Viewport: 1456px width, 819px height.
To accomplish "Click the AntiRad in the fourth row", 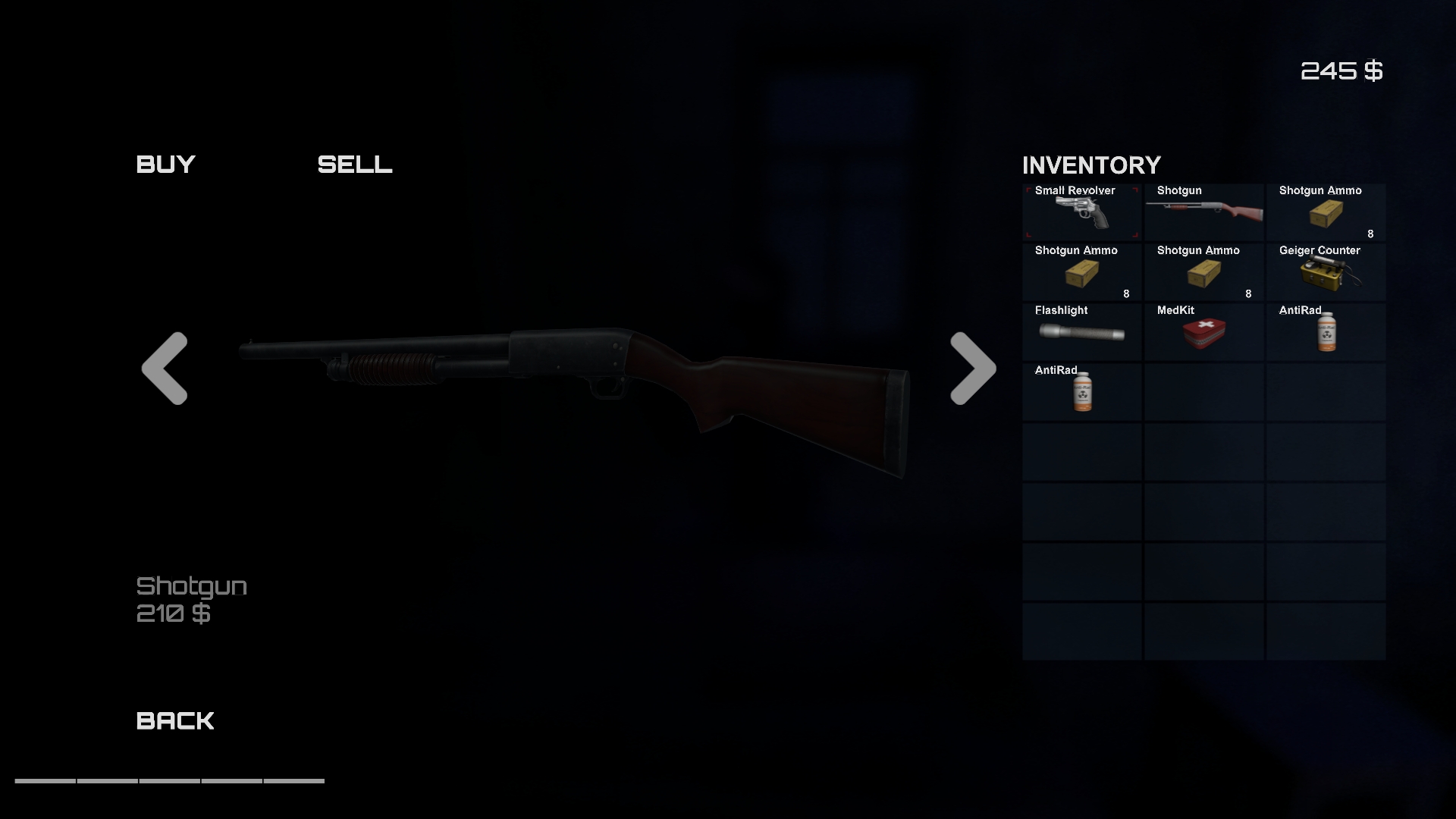I will coord(1081,391).
